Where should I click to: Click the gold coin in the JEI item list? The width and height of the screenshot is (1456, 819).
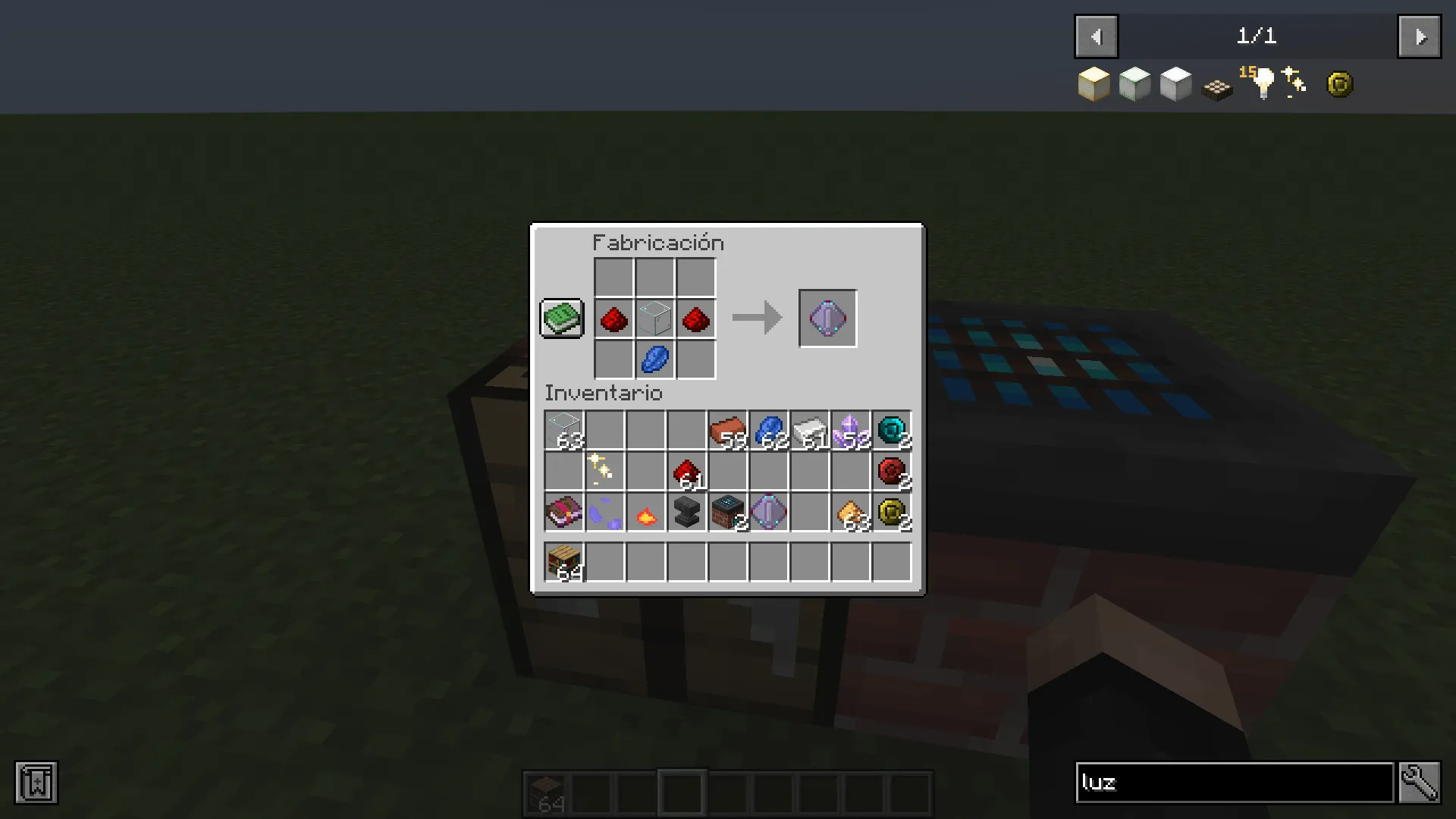1340,83
